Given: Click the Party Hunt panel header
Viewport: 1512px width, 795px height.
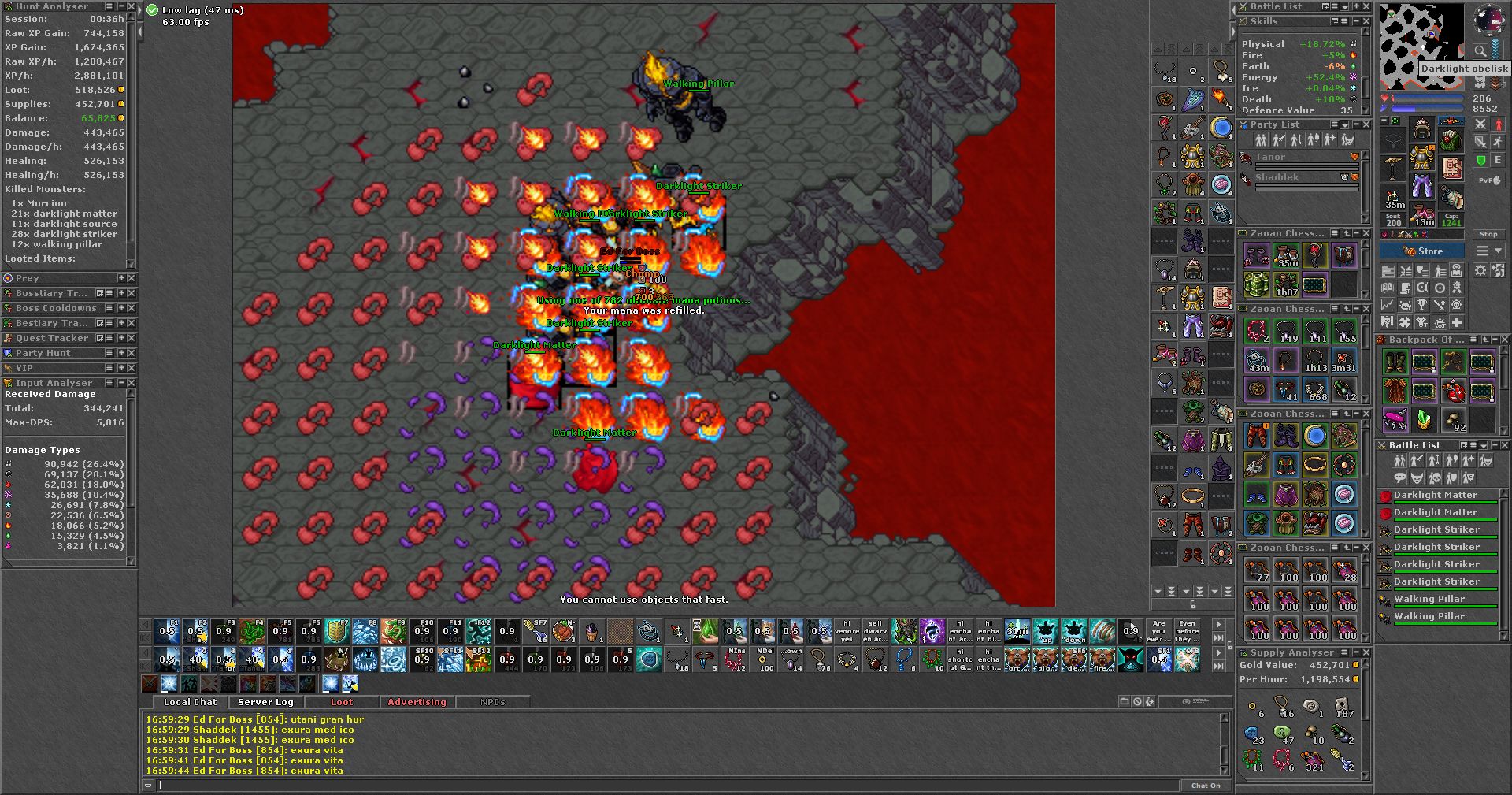Looking at the screenshot, I should 43,353.
